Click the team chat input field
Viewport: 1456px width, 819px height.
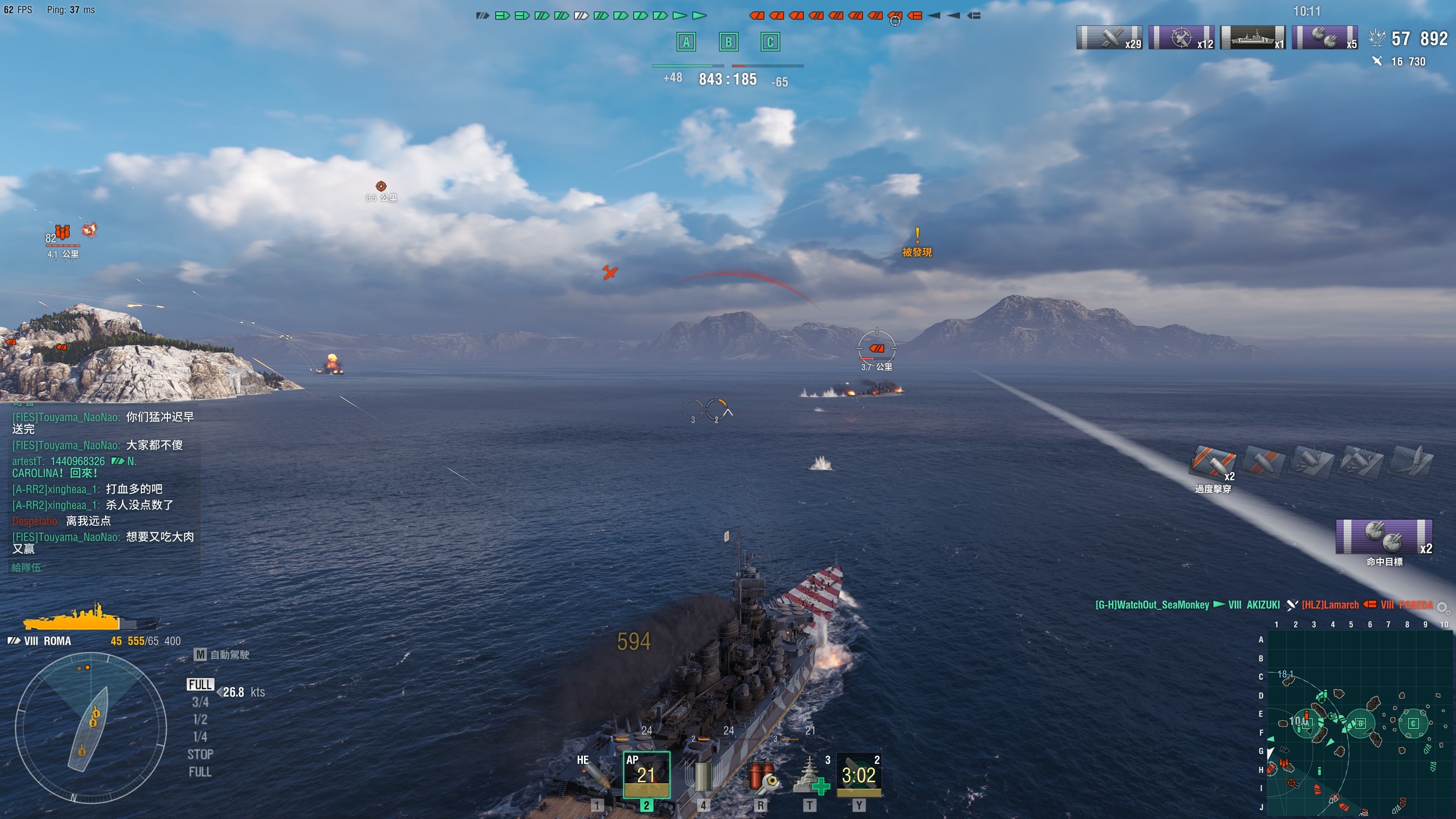(102, 567)
